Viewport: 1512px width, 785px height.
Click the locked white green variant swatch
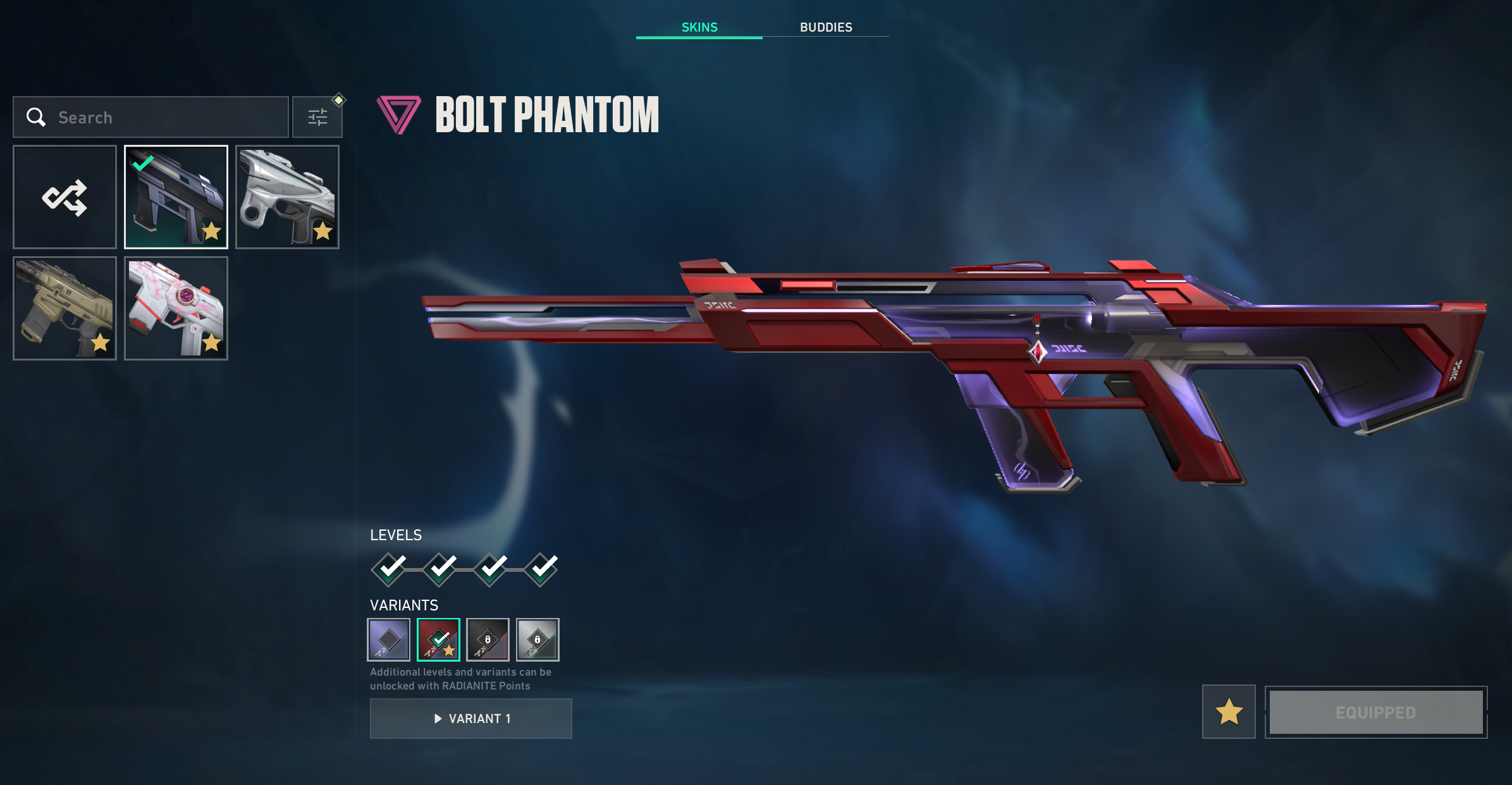pyautogui.click(x=538, y=640)
